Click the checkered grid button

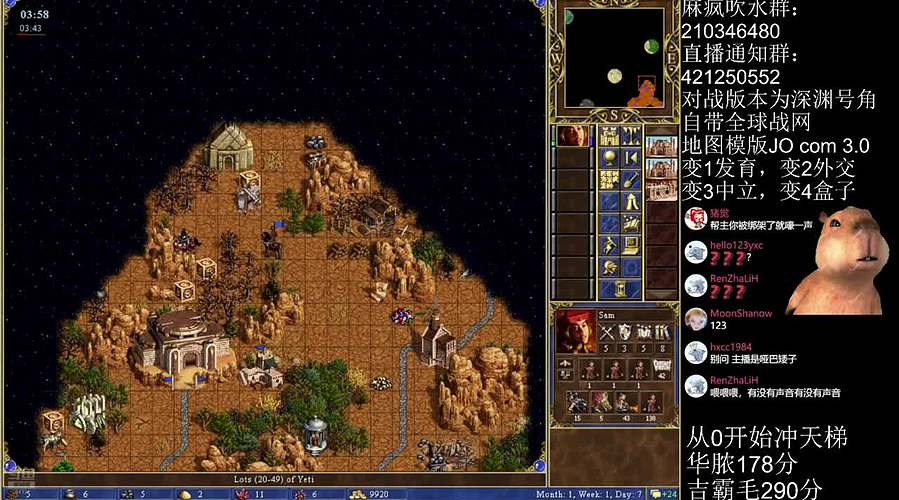point(609,180)
